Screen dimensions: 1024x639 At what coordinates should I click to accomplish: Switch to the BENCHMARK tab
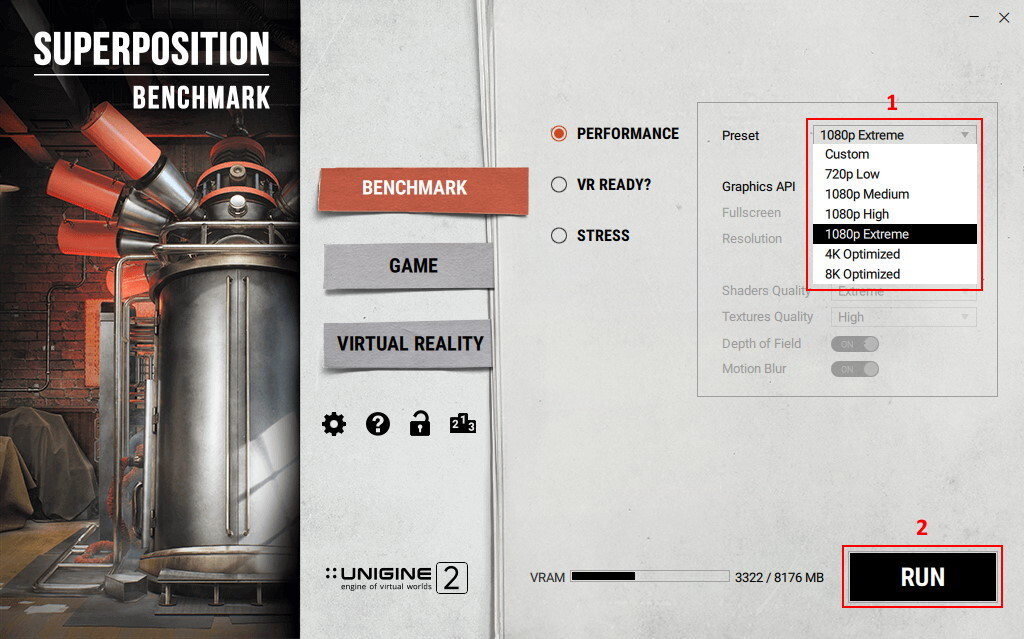pos(414,188)
